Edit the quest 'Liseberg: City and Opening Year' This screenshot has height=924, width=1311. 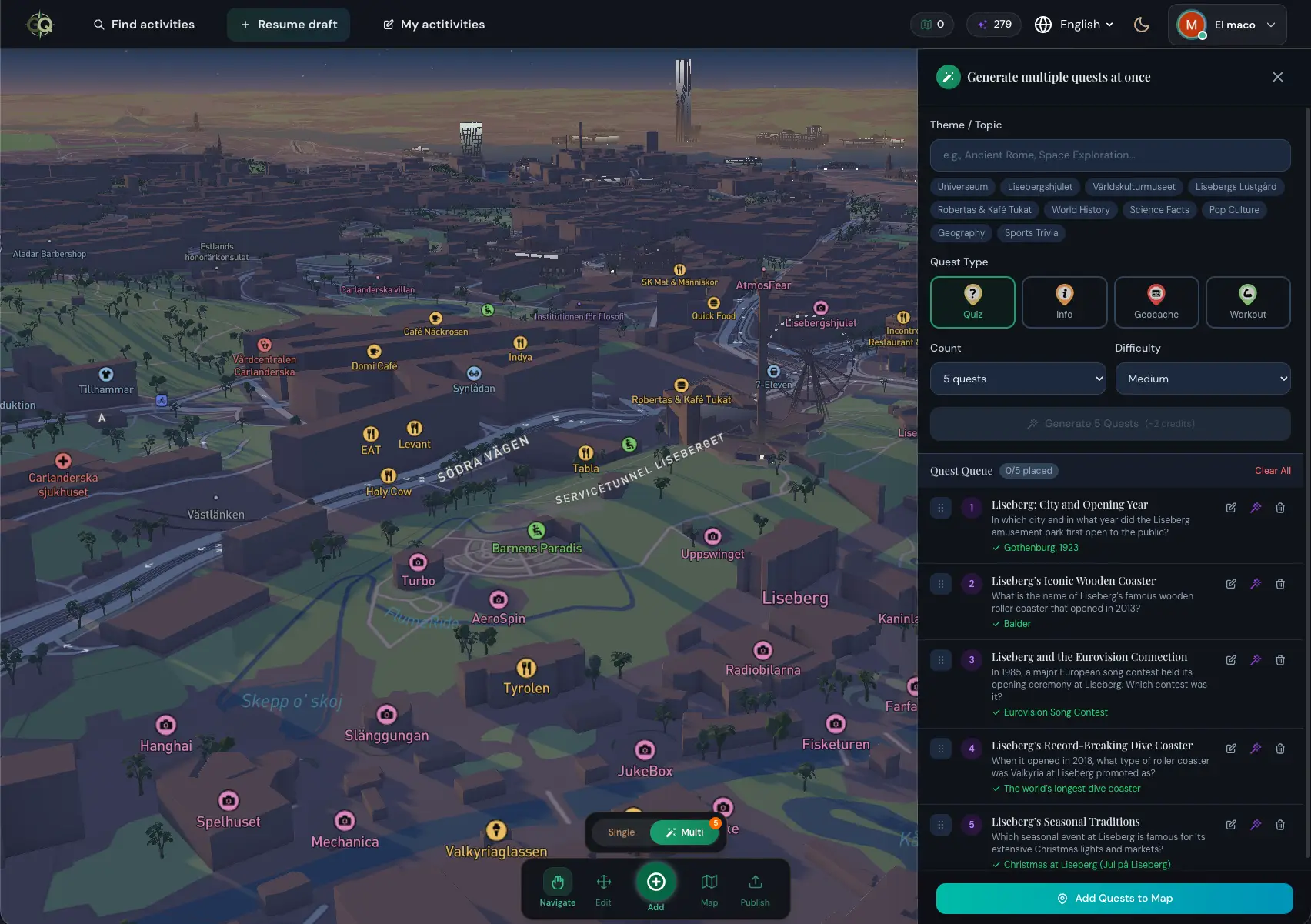pyautogui.click(x=1230, y=508)
